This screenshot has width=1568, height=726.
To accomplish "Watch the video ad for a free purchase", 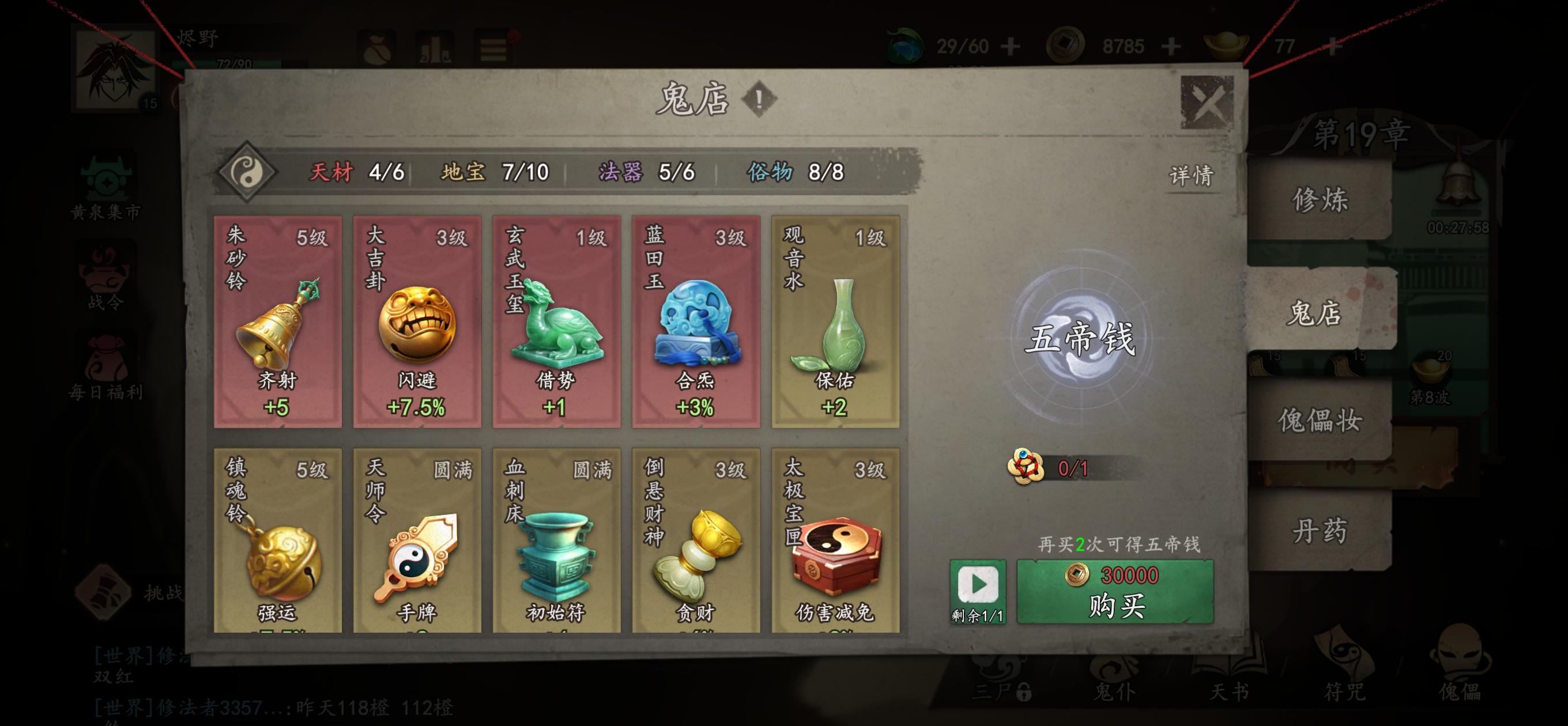I will point(978,591).
